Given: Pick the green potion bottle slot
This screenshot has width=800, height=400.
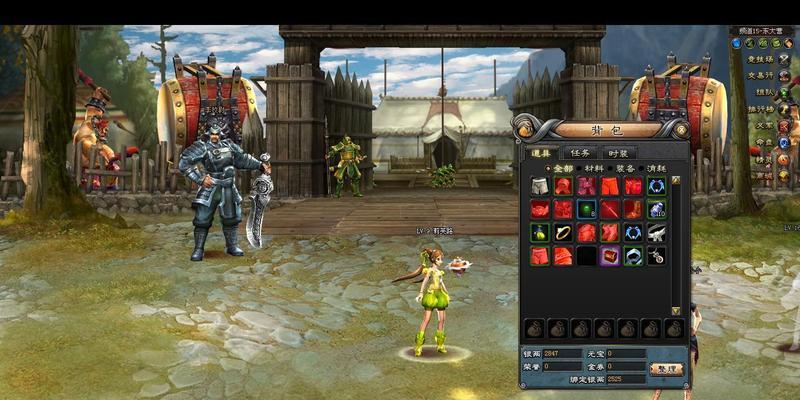Looking at the screenshot, I should click(541, 232).
